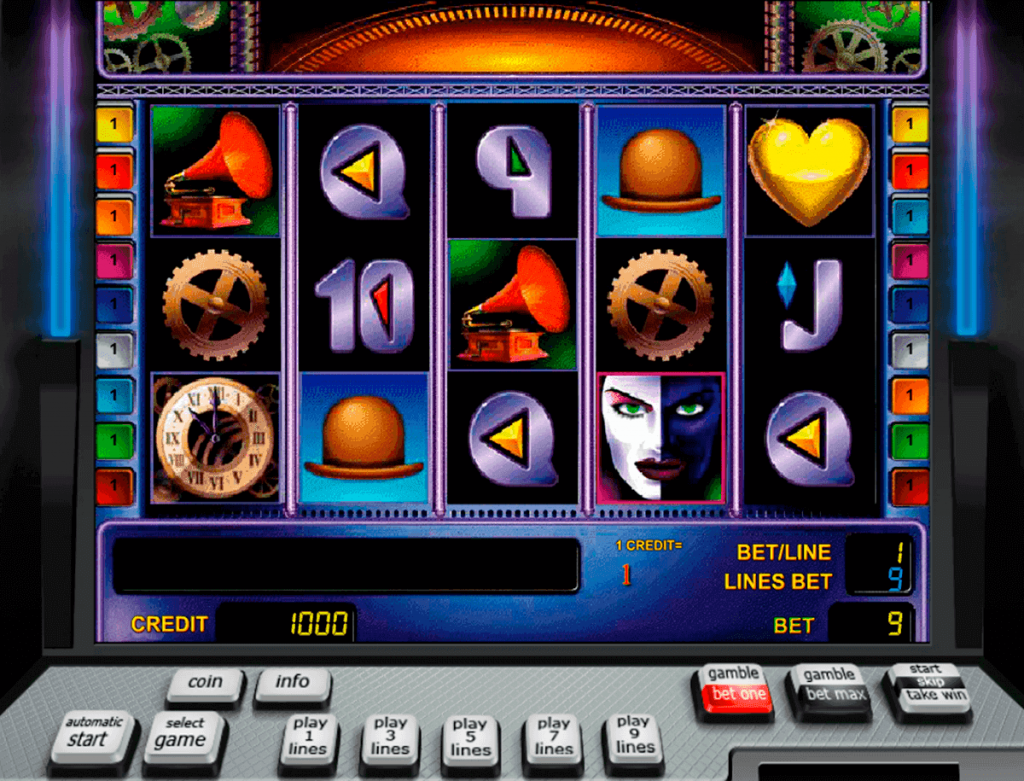Open the info paytable button
Viewport: 1024px width, 781px height.
pyautogui.click(x=292, y=683)
